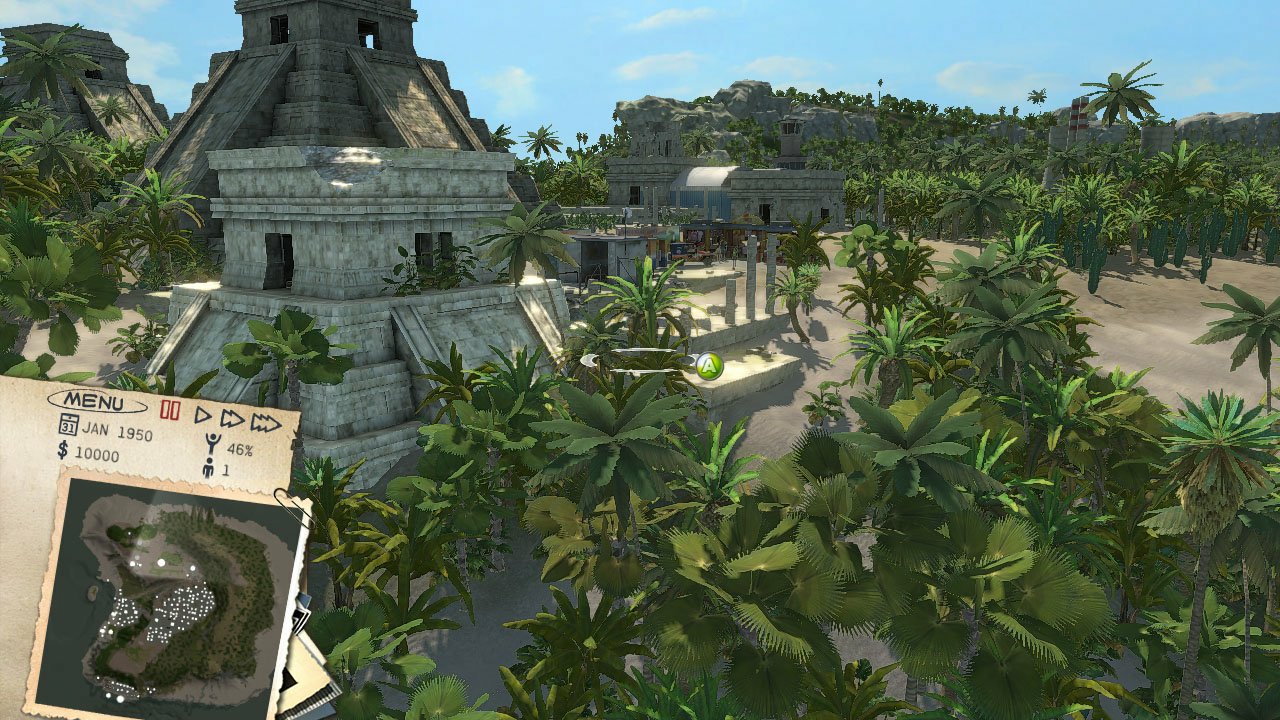Open the MENU

[94, 402]
